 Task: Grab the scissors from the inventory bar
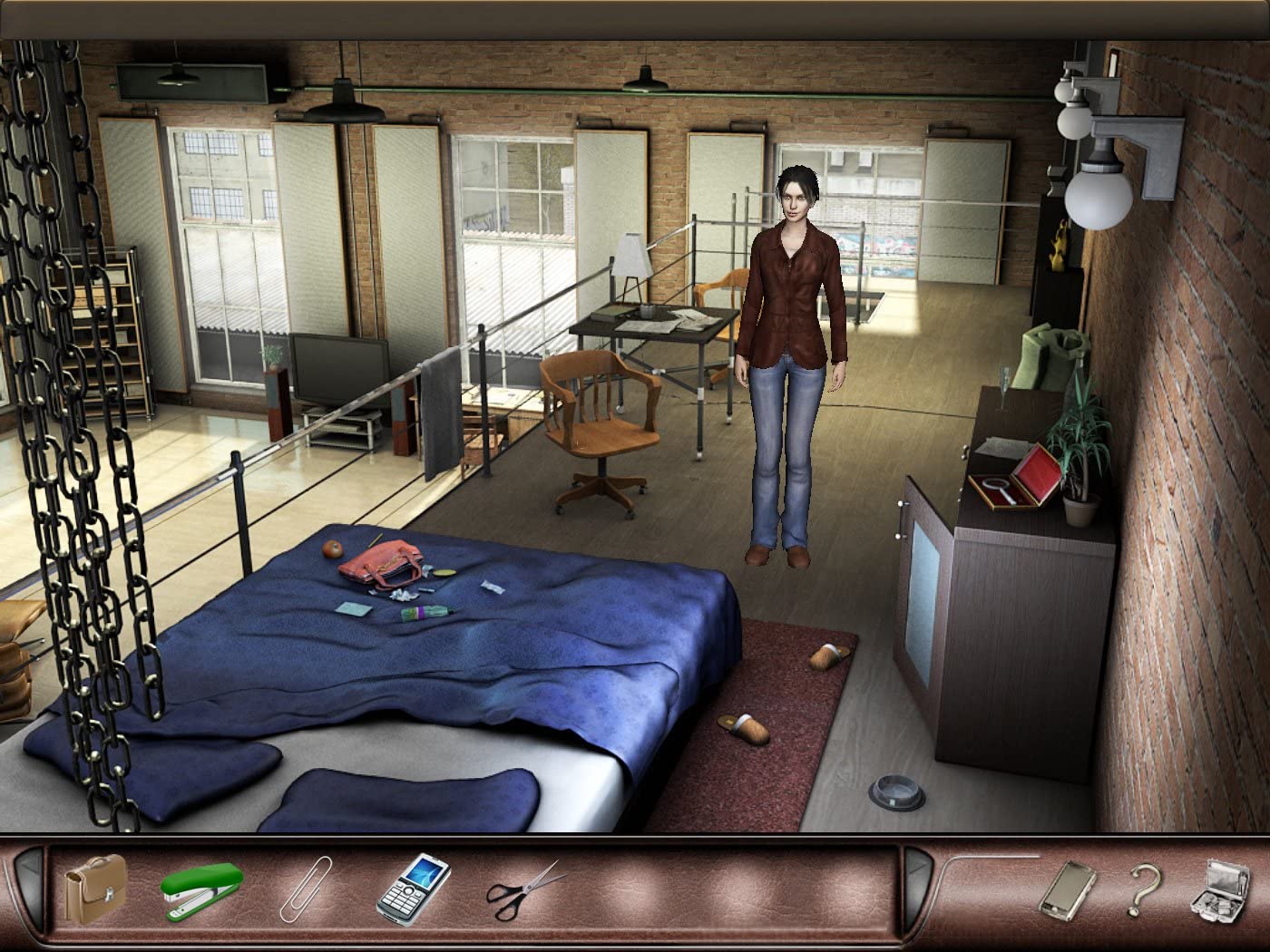pyautogui.click(x=526, y=888)
